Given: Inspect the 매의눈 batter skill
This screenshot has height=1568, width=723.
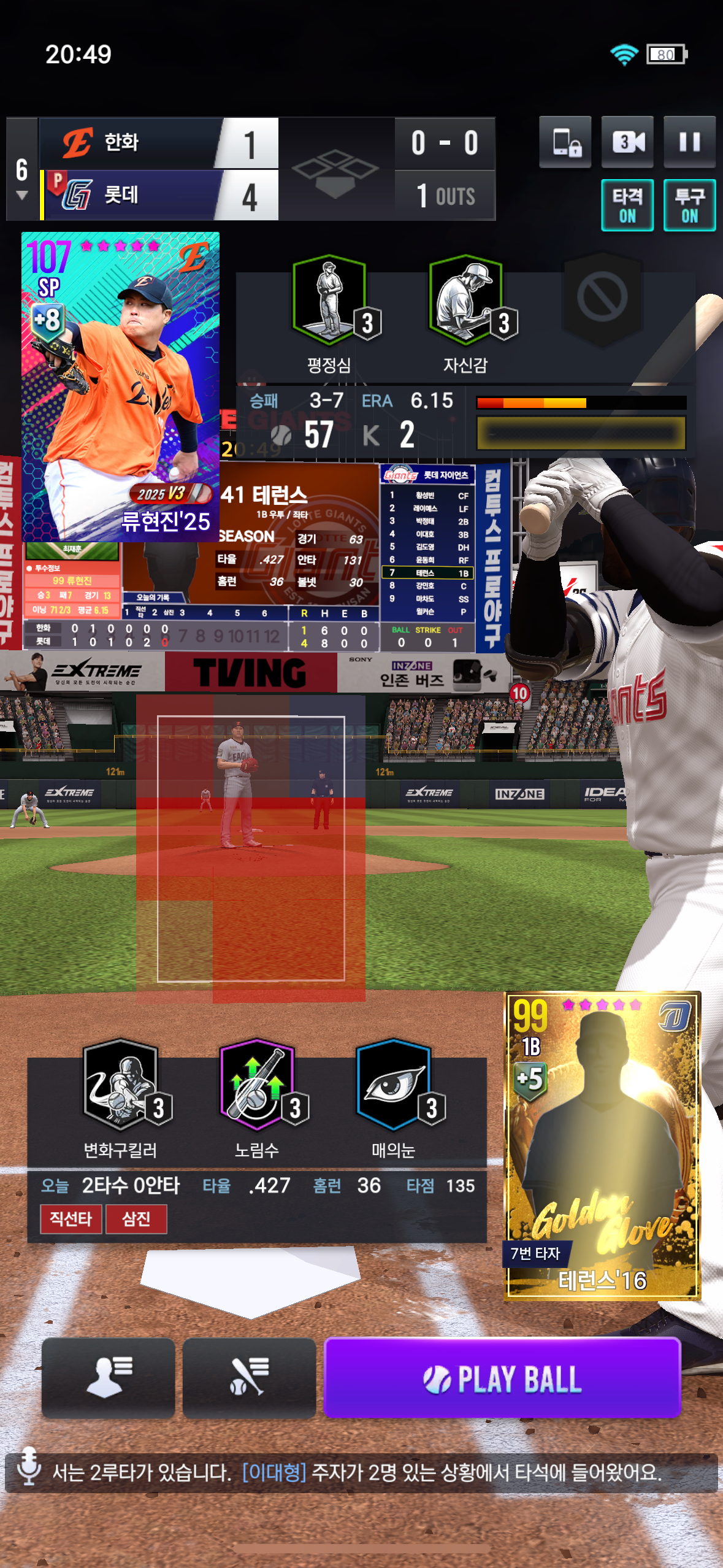Looking at the screenshot, I should point(393,1086).
